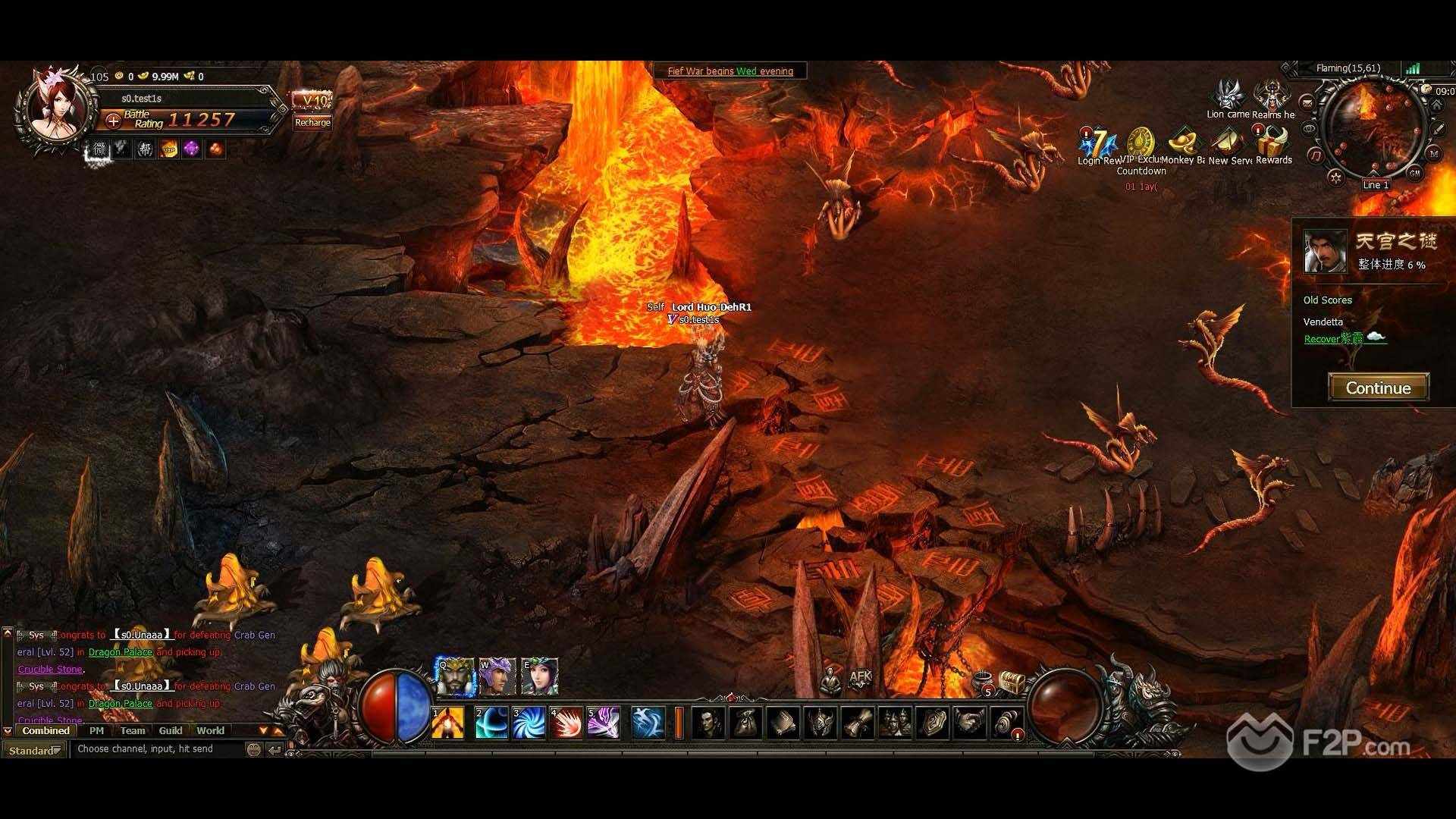
Task: Open the Monkey Bank gold ingot icon
Action: (1185, 140)
